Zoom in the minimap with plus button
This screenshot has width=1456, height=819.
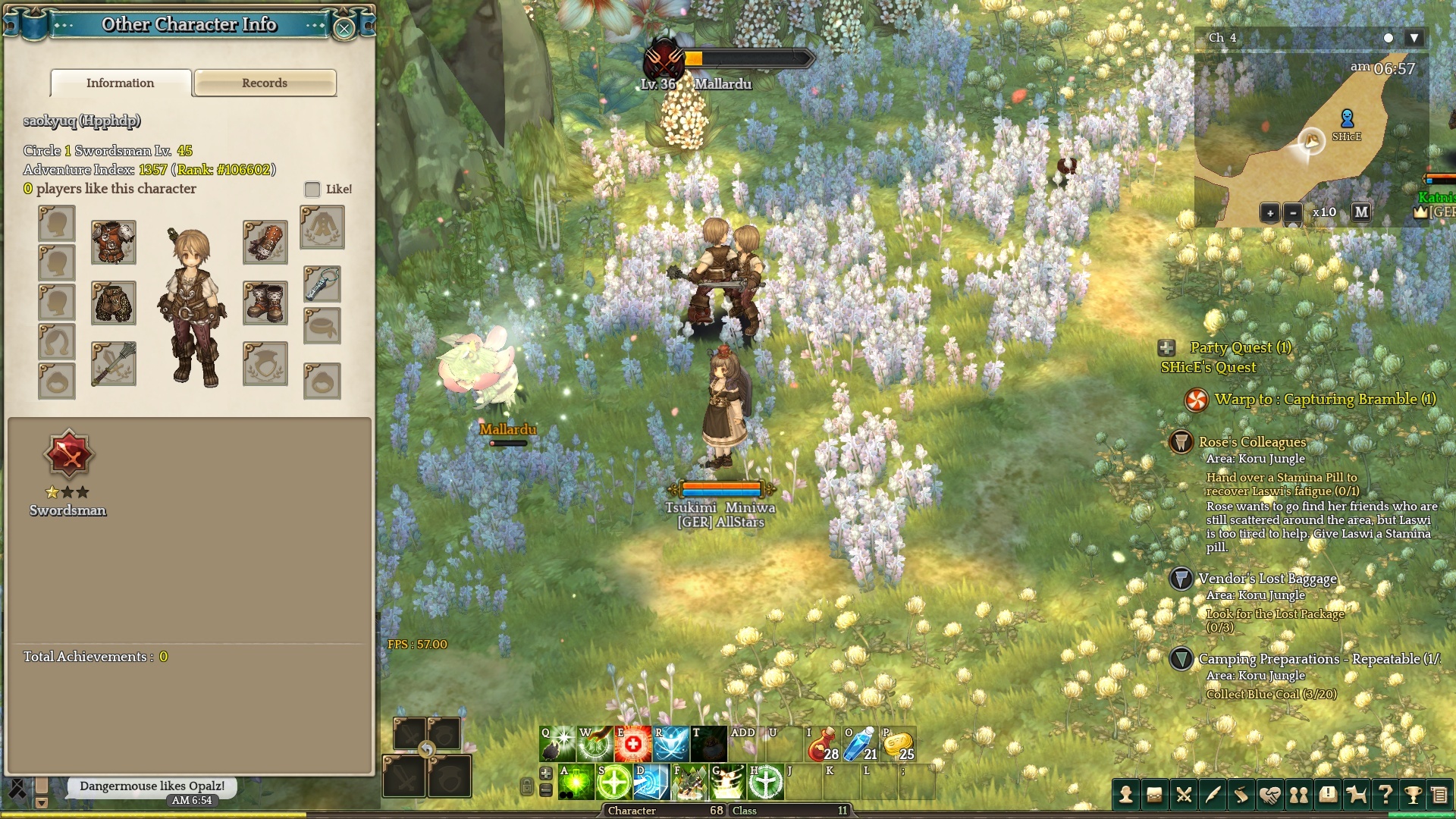tap(1270, 212)
